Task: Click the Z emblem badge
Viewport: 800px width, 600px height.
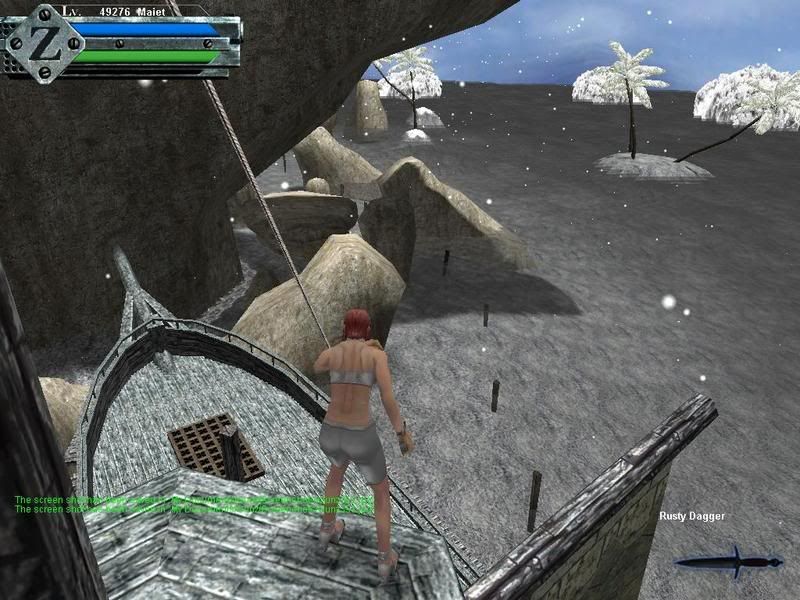Action: pyautogui.click(x=43, y=42)
